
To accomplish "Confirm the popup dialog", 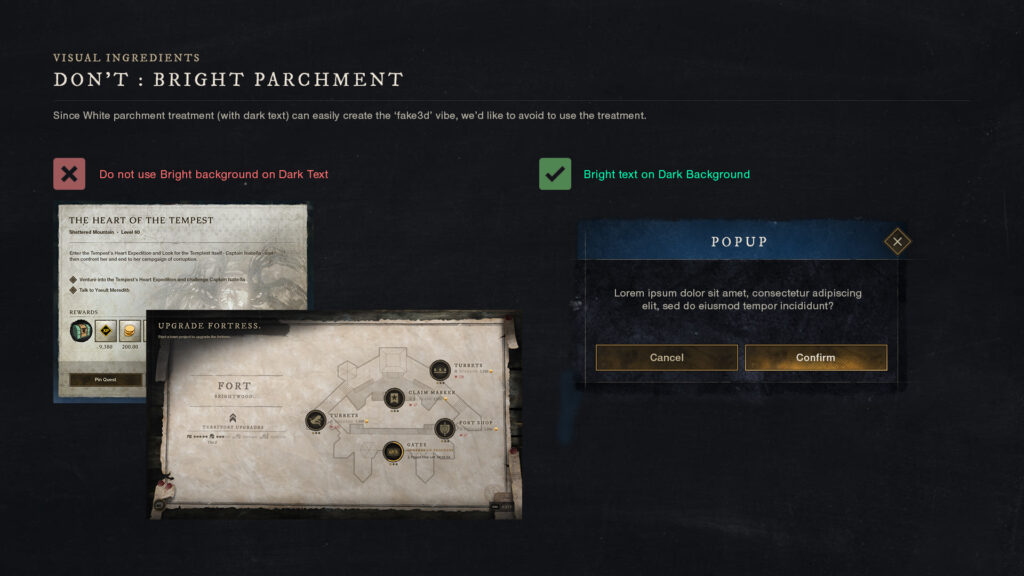I will tap(815, 358).
